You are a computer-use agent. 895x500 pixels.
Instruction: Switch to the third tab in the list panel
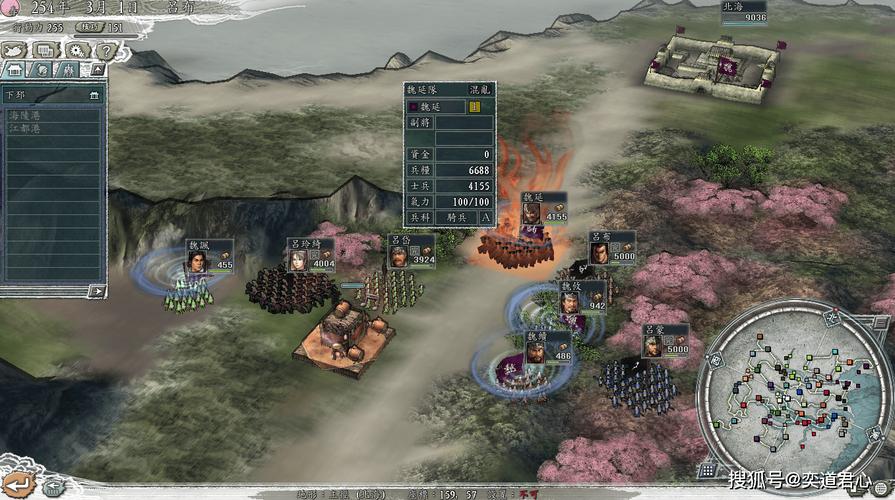(x=66, y=71)
